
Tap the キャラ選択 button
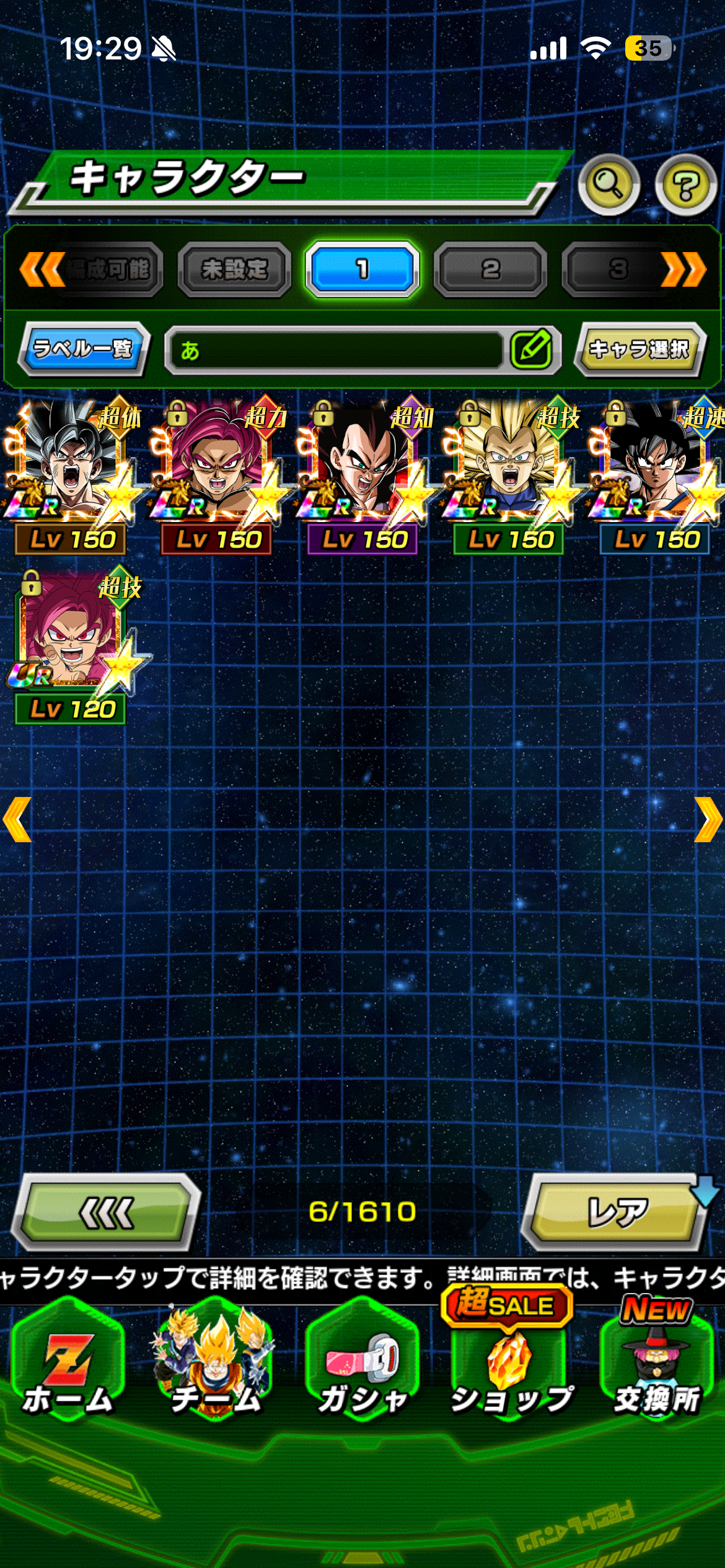[x=639, y=349]
